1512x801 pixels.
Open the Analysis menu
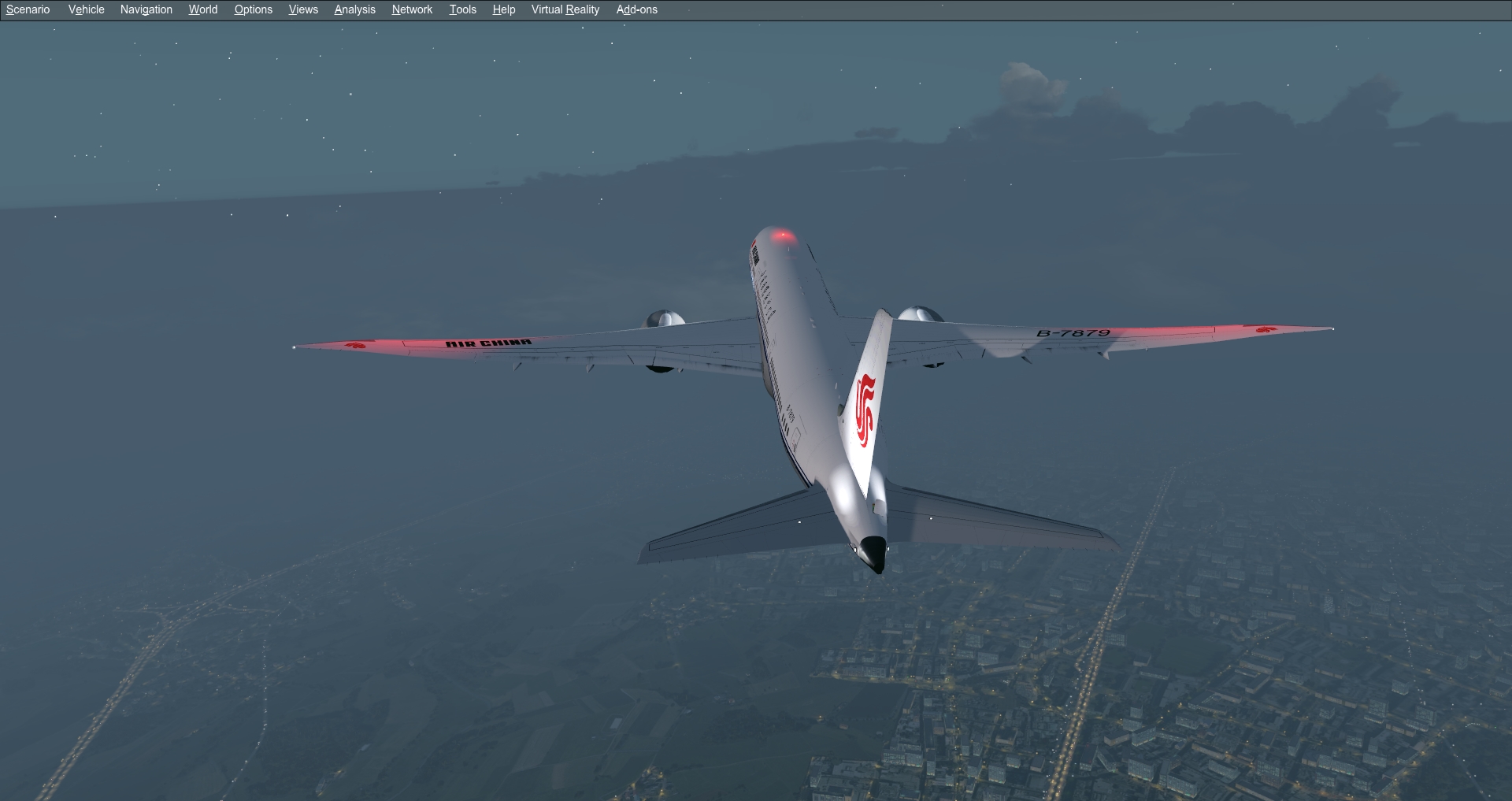(x=354, y=9)
